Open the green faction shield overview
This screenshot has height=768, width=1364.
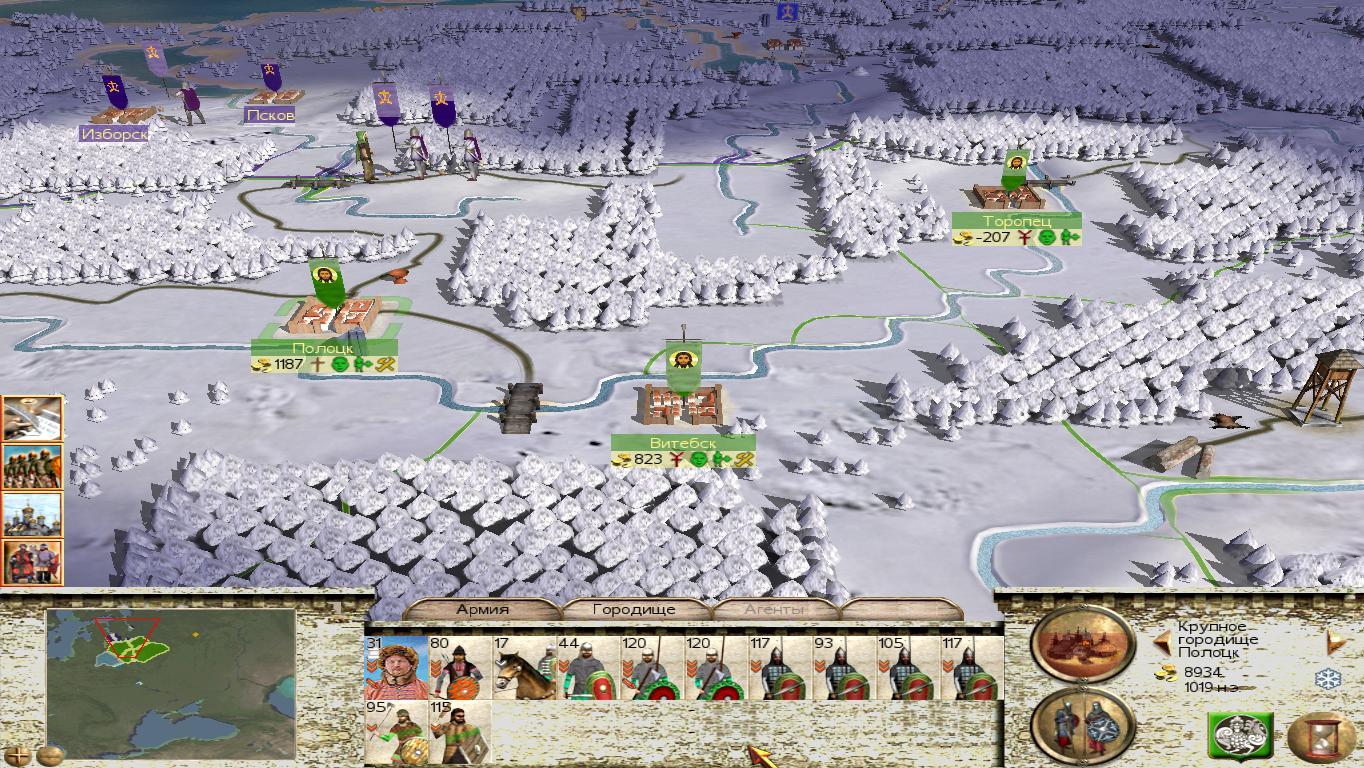pos(1240,737)
